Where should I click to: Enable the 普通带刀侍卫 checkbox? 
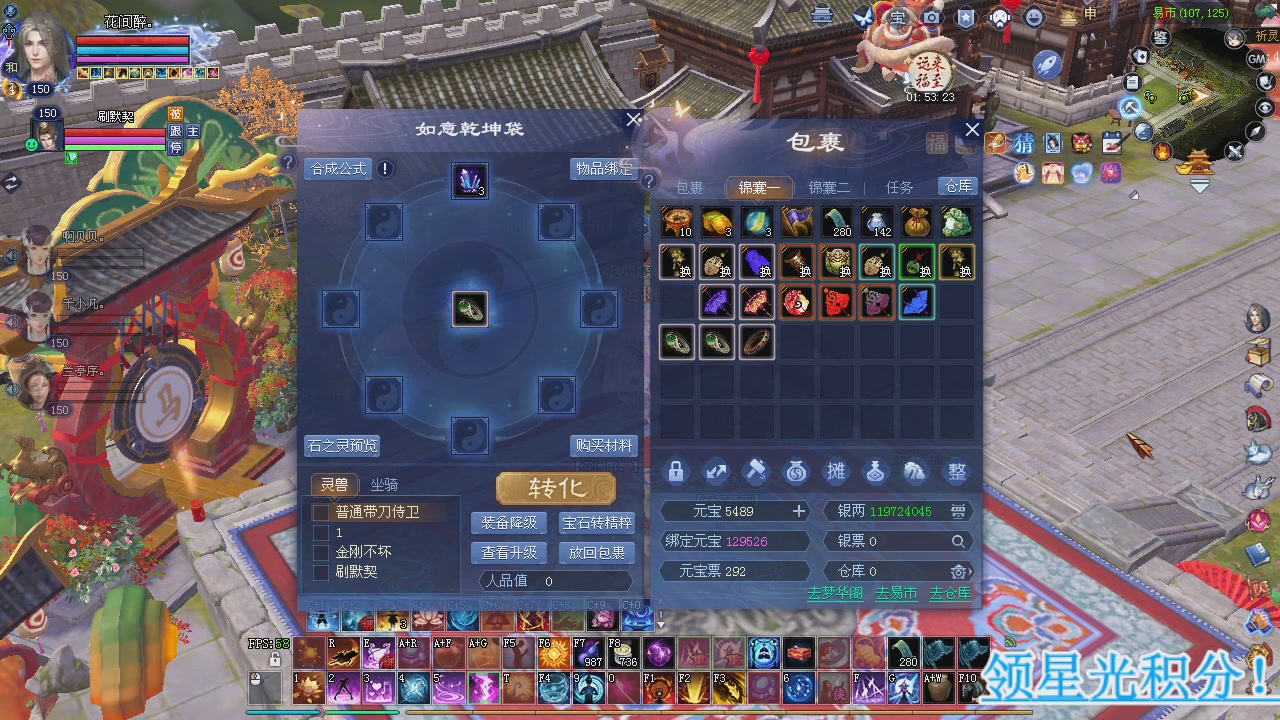pos(322,510)
